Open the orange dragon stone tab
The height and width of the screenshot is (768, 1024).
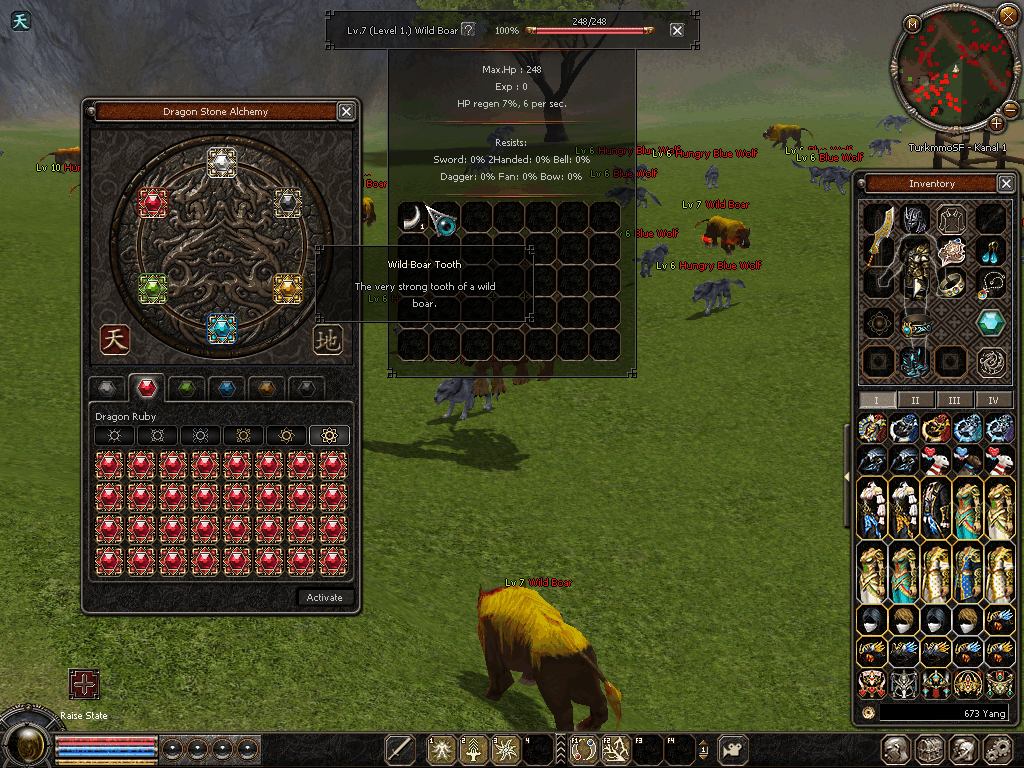(x=265, y=388)
